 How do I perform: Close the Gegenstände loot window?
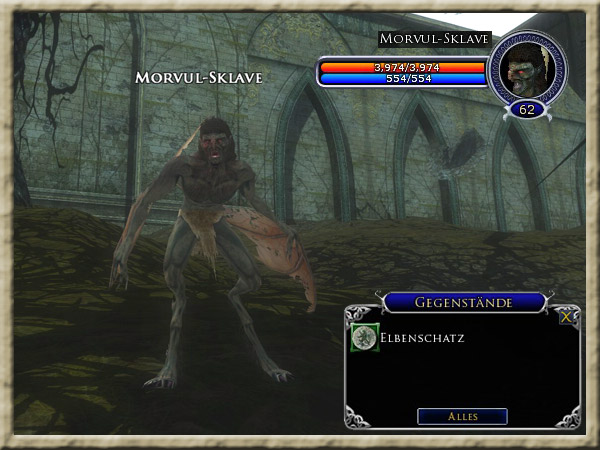(x=567, y=317)
